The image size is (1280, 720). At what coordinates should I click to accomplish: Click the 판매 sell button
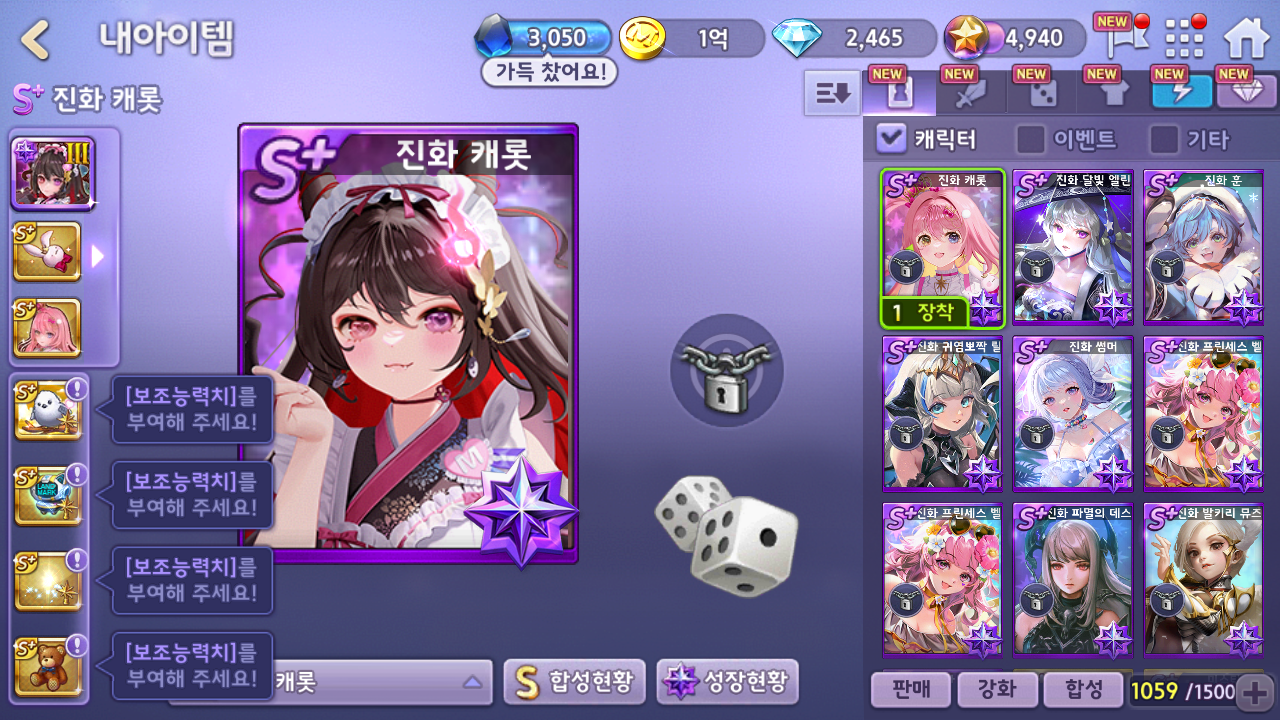coord(909,689)
